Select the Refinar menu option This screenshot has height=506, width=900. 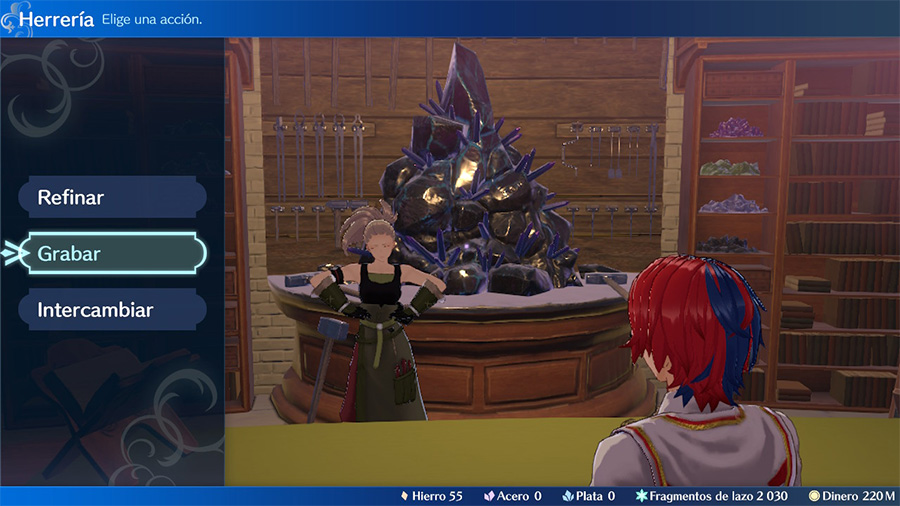coord(111,197)
